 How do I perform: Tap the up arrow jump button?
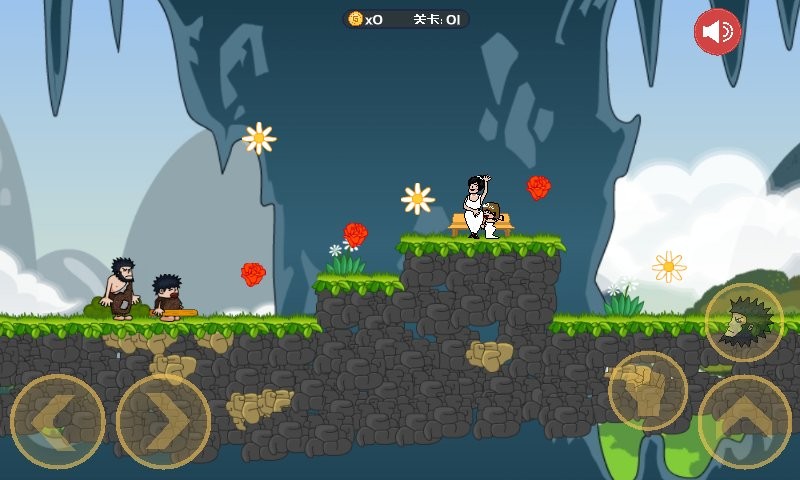click(744, 421)
